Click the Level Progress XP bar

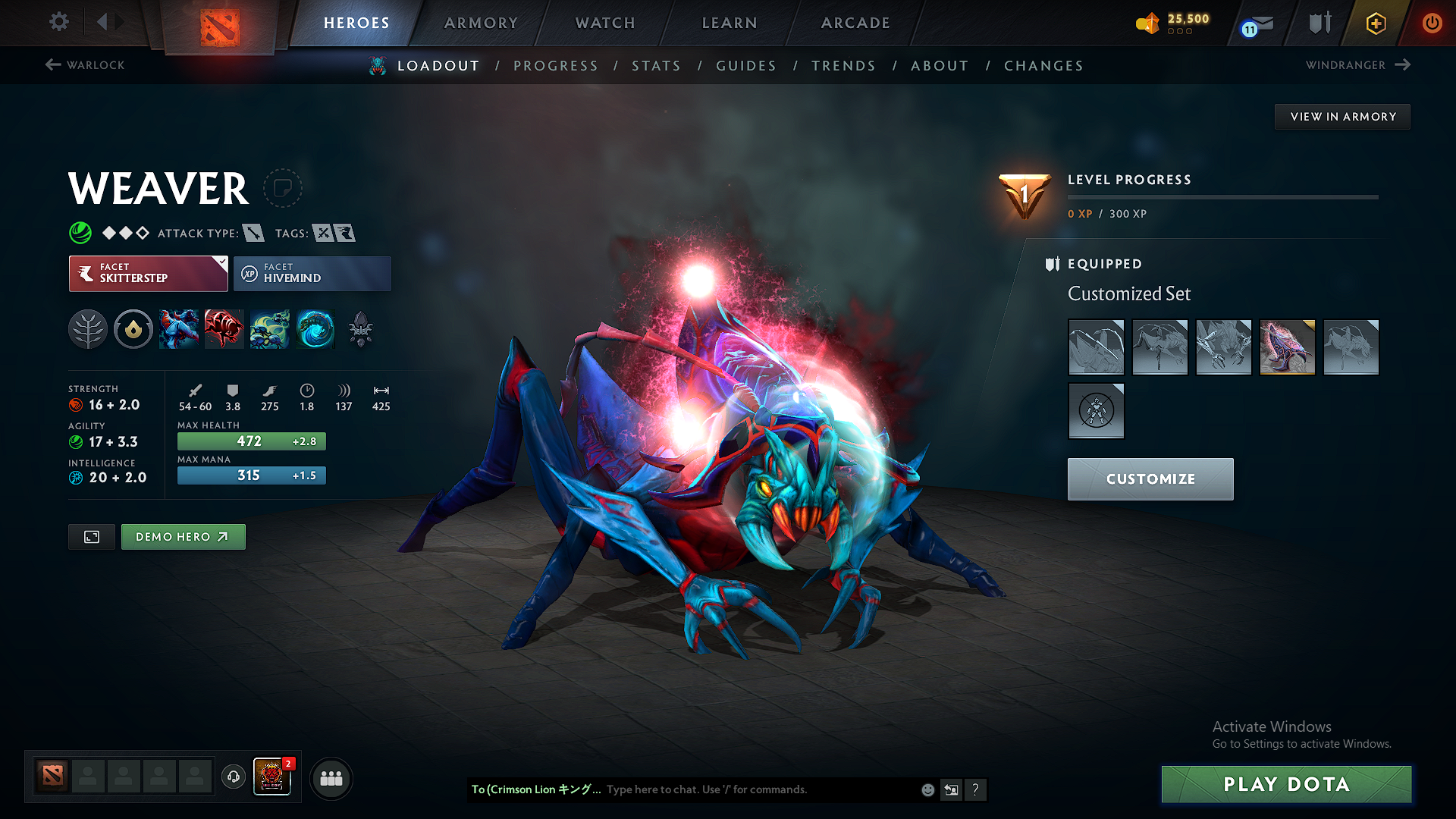[1222, 196]
